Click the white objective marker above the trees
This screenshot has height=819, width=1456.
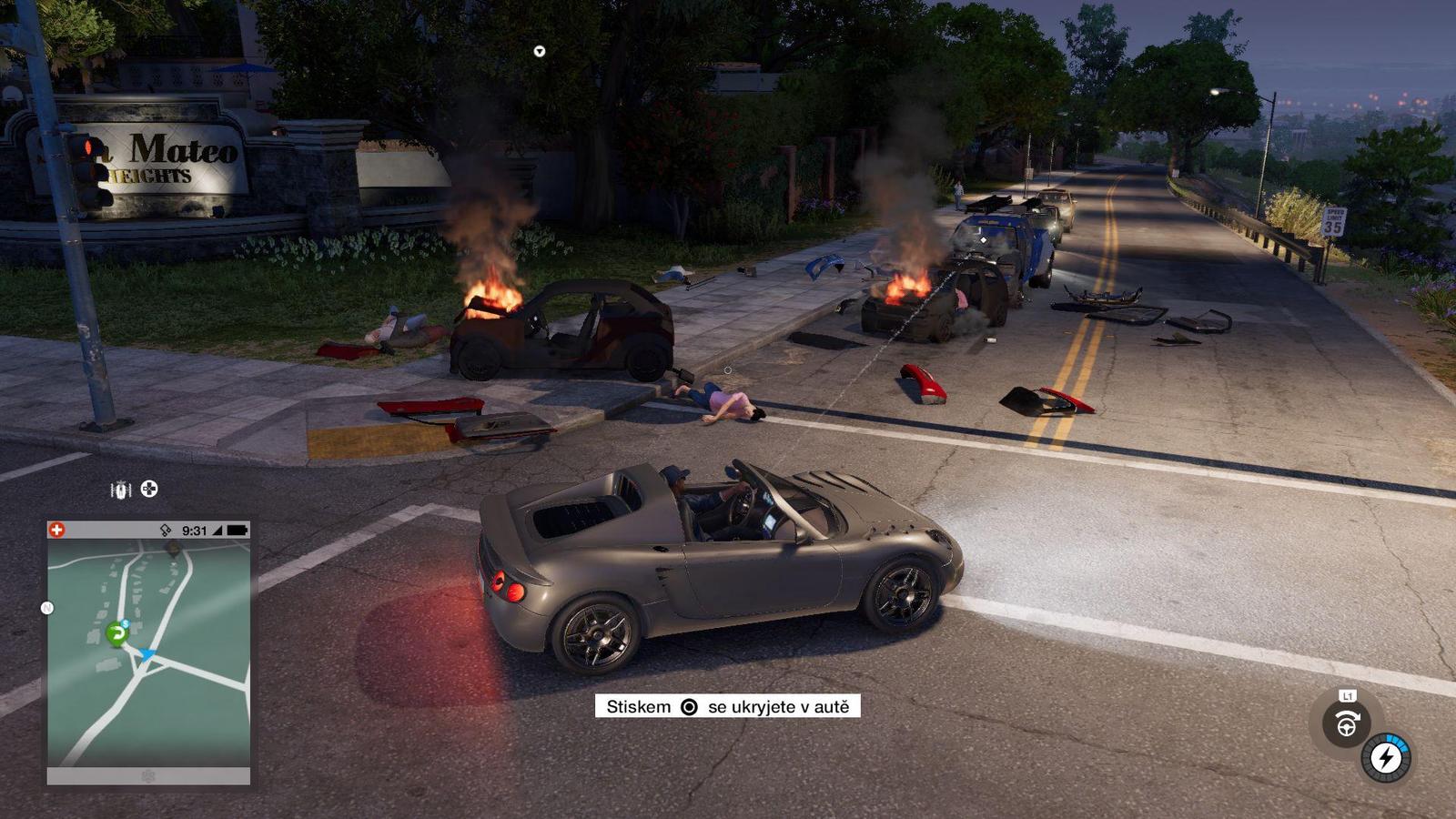point(540,52)
